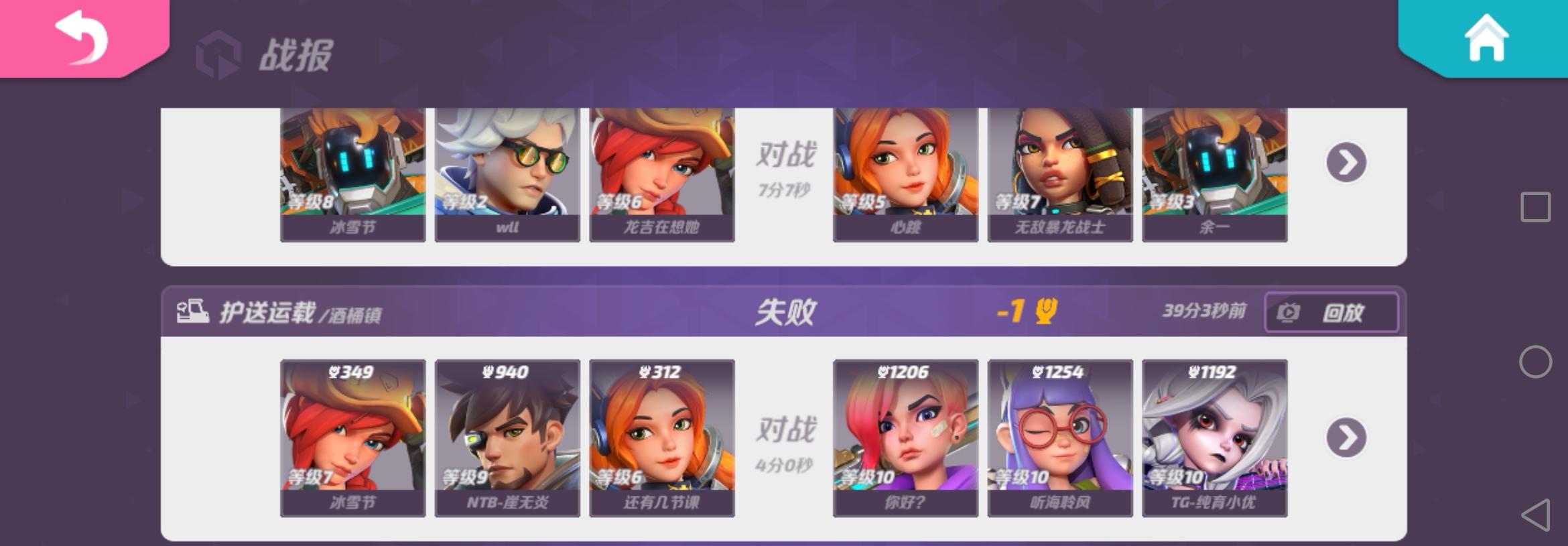Tap the Android home circle button
This screenshot has width=1568, height=546.
pos(1536,362)
